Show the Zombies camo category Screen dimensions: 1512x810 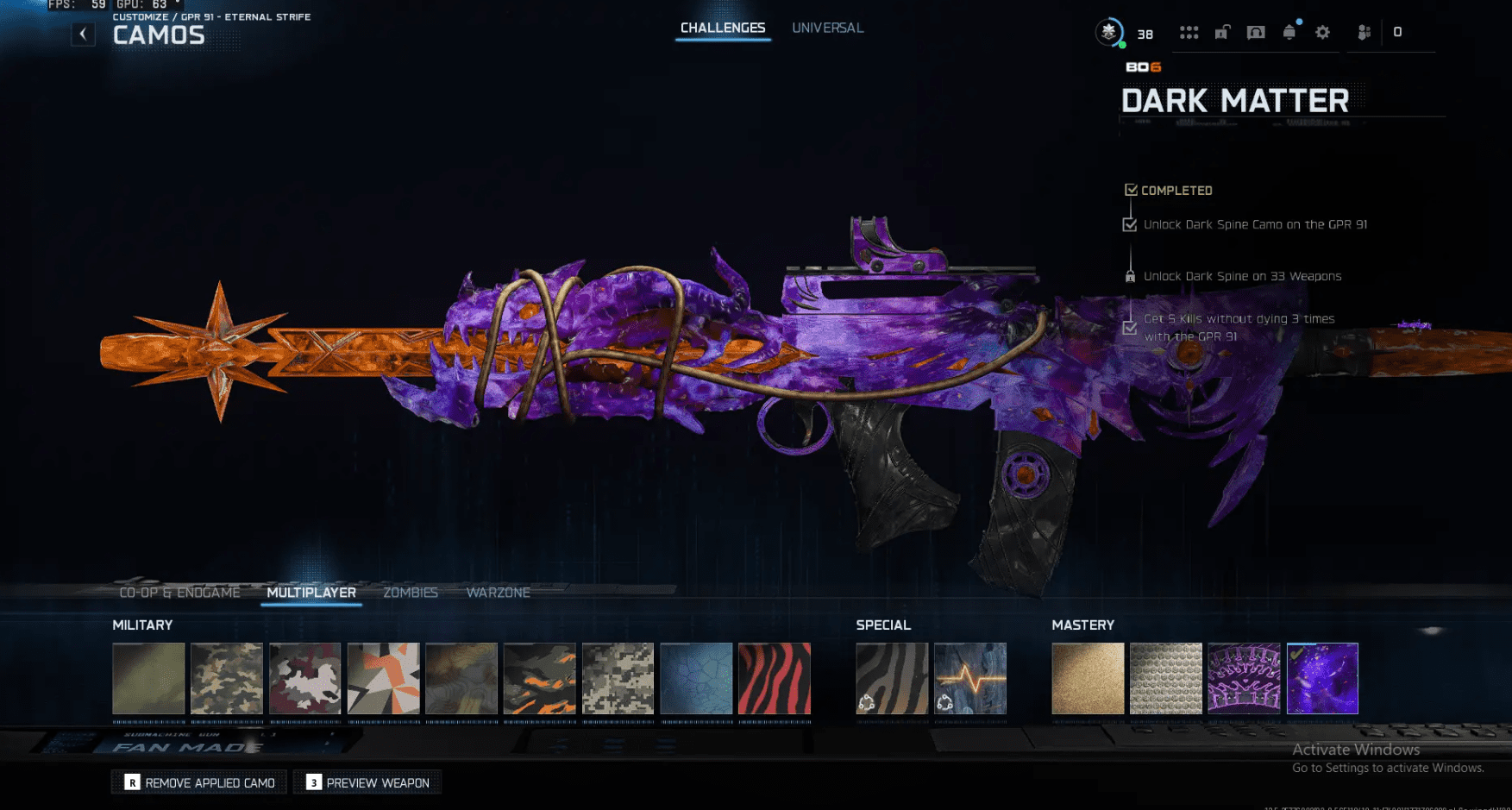[411, 593]
